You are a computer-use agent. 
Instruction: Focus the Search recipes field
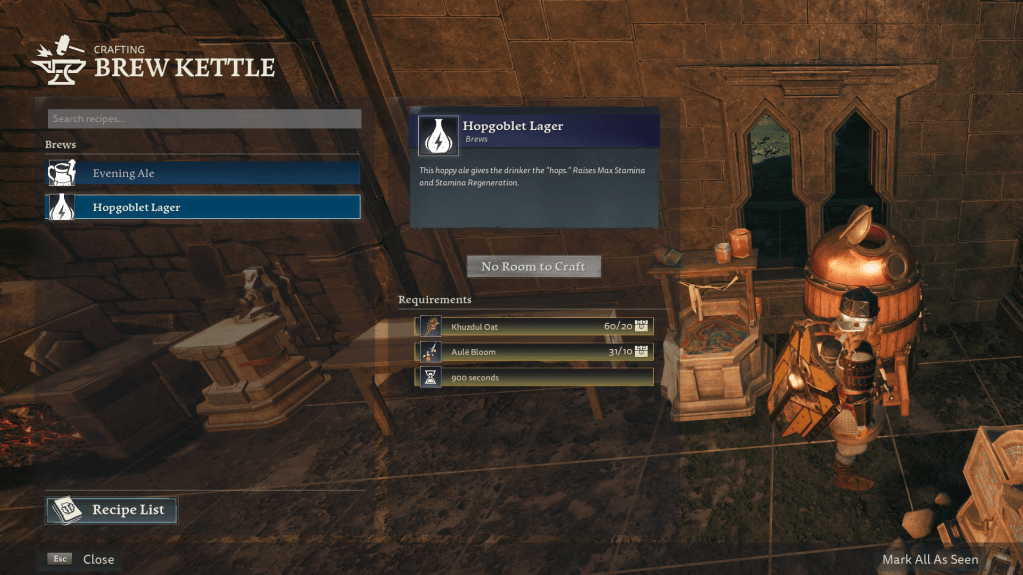click(204, 119)
